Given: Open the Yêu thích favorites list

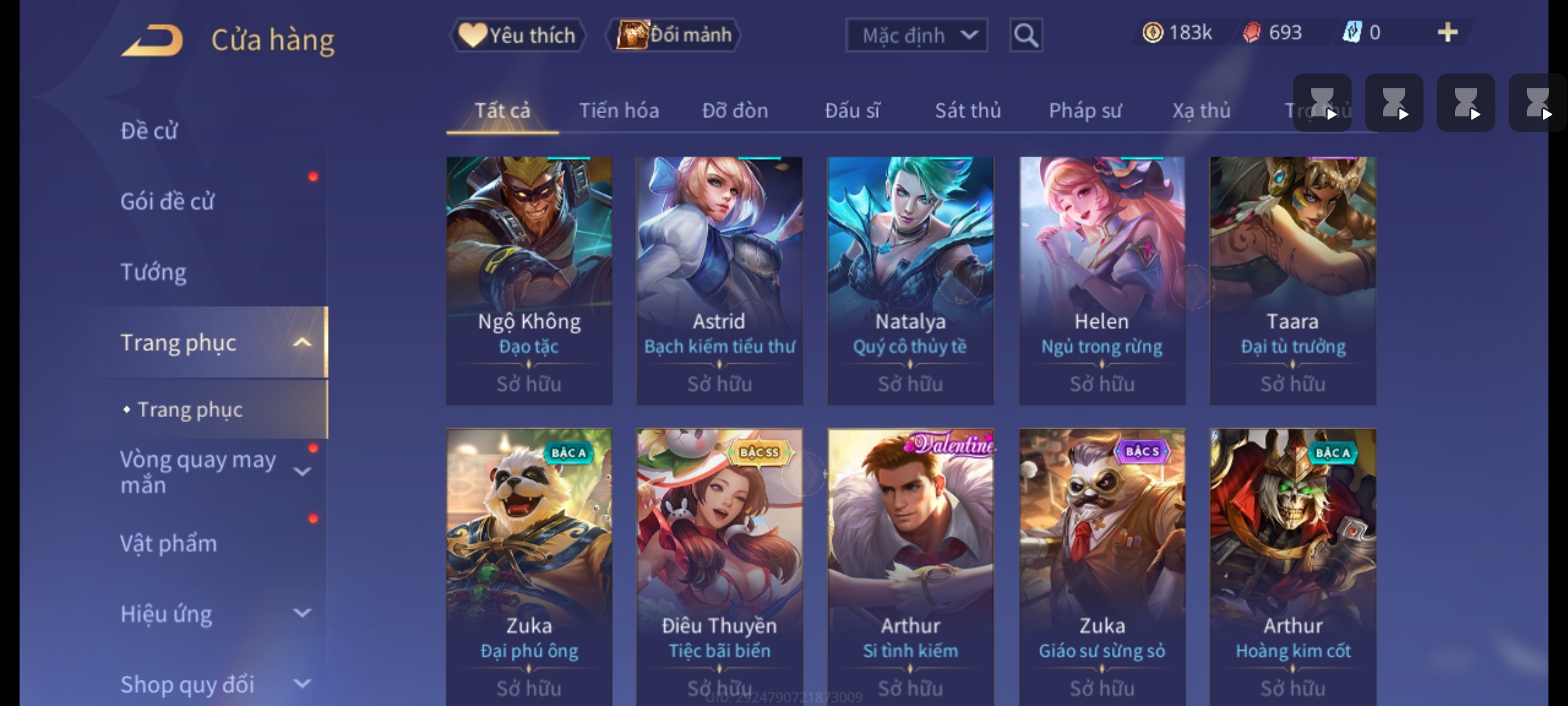Looking at the screenshot, I should tap(517, 35).
